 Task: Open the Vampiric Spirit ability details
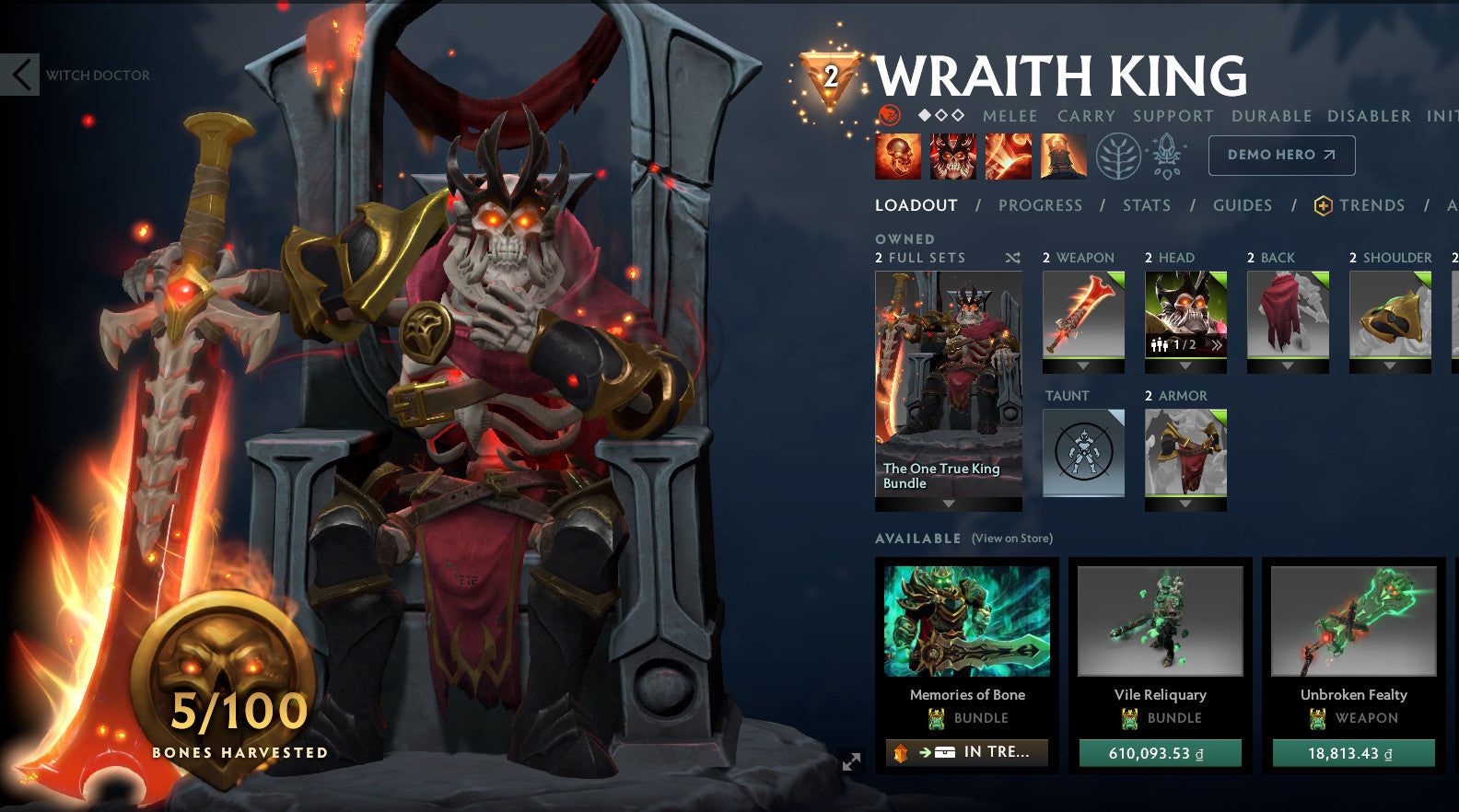(x=953, y=157)
